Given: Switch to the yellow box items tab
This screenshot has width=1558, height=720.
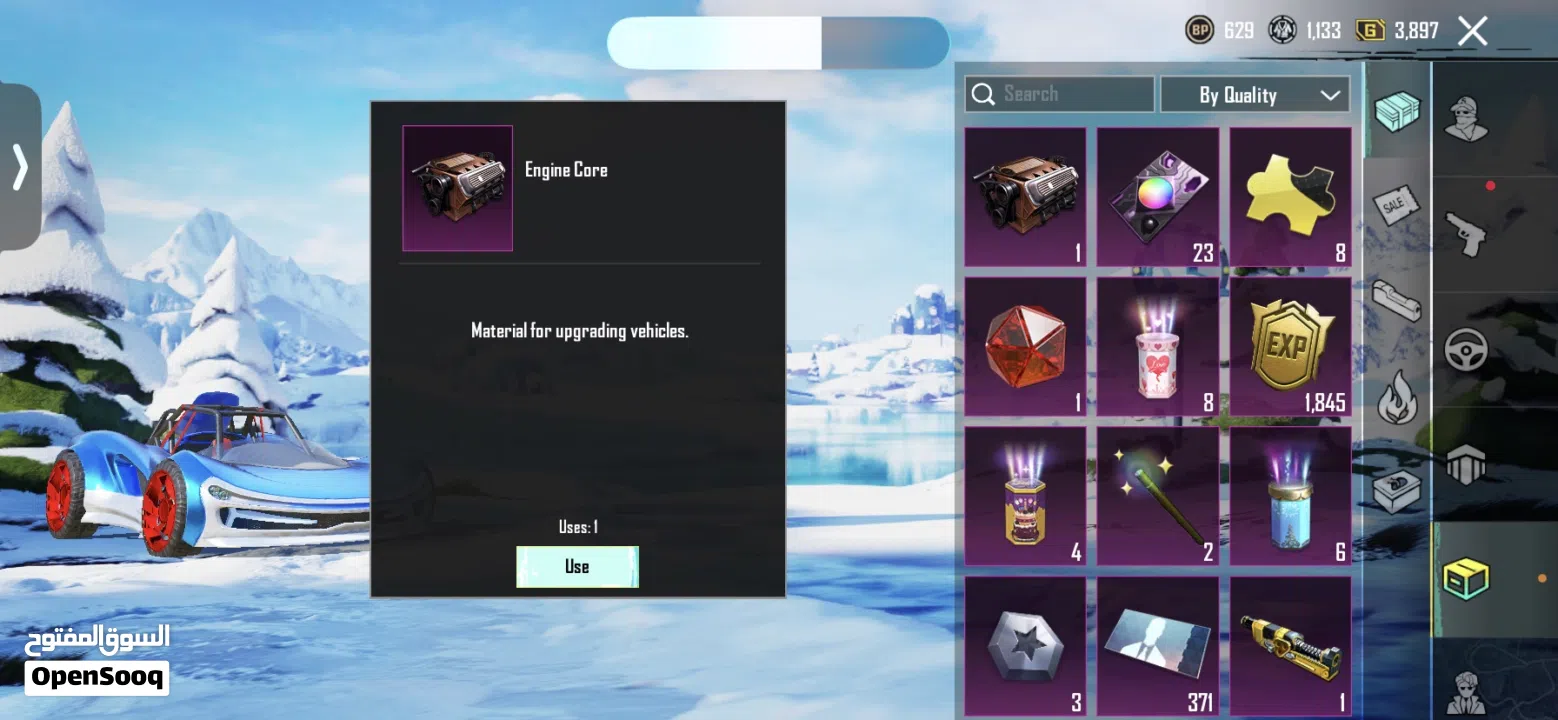Looking at the screenshot, I should tap(1465, 578).
